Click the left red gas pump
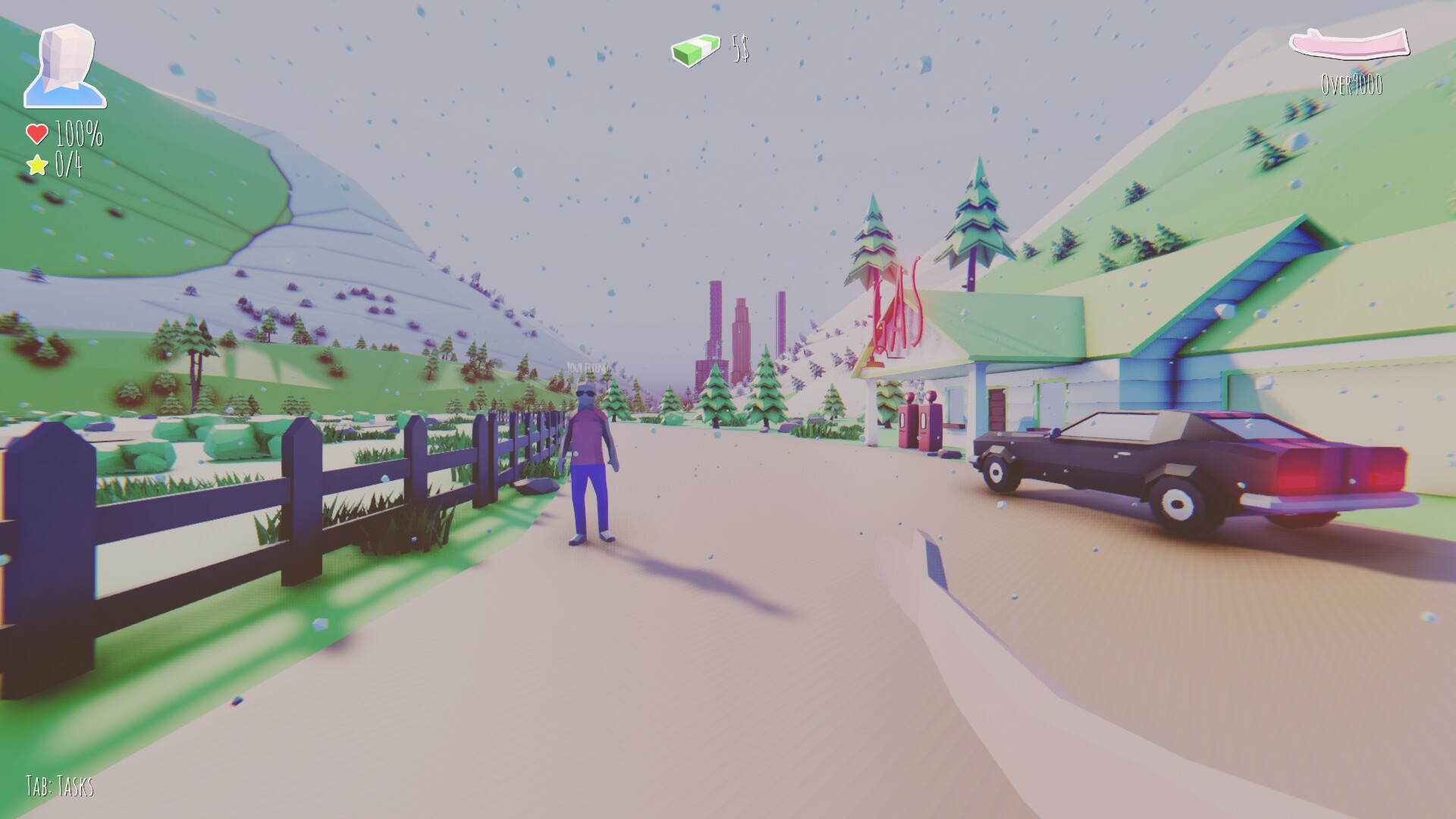1456x819 pixels. 908,425
